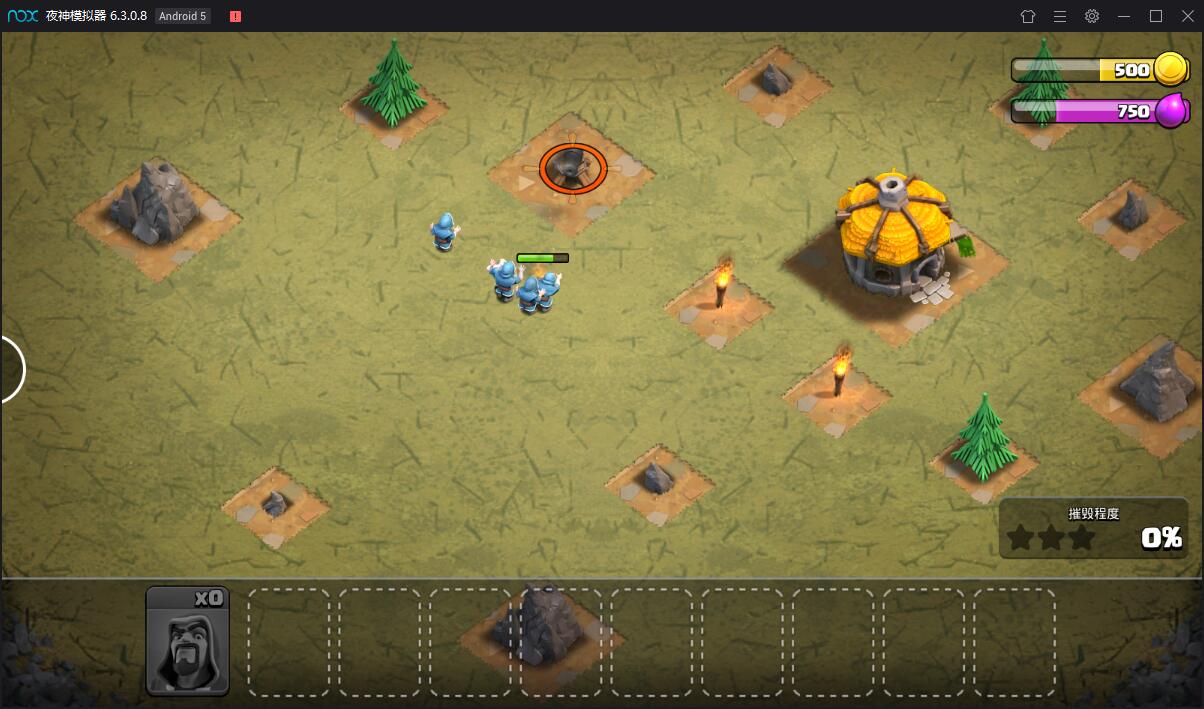
Task: Maximize the Nox emulator window
Action: point(1156,16)
